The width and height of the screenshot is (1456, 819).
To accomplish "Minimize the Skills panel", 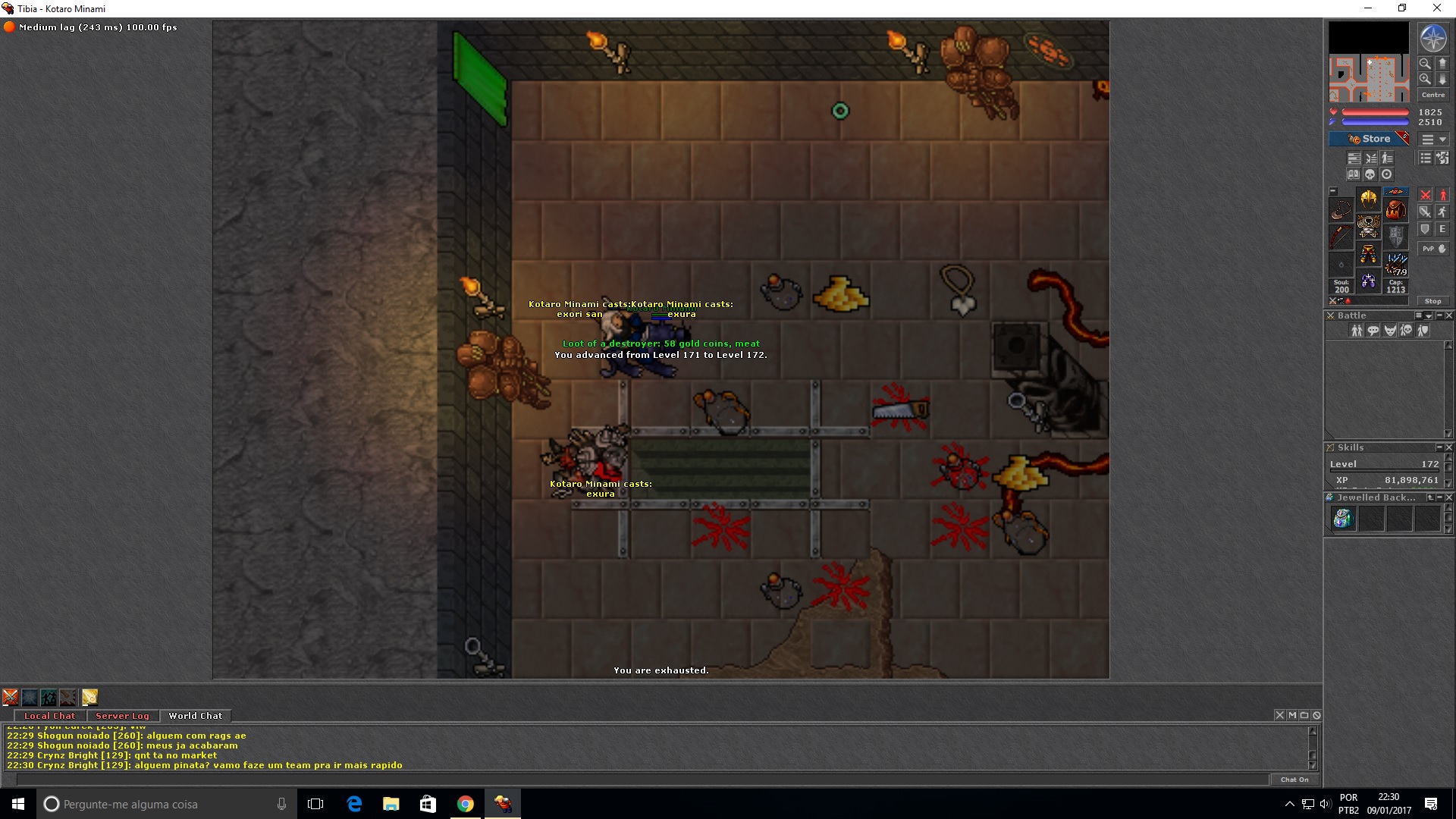I will pos(1439,447).
